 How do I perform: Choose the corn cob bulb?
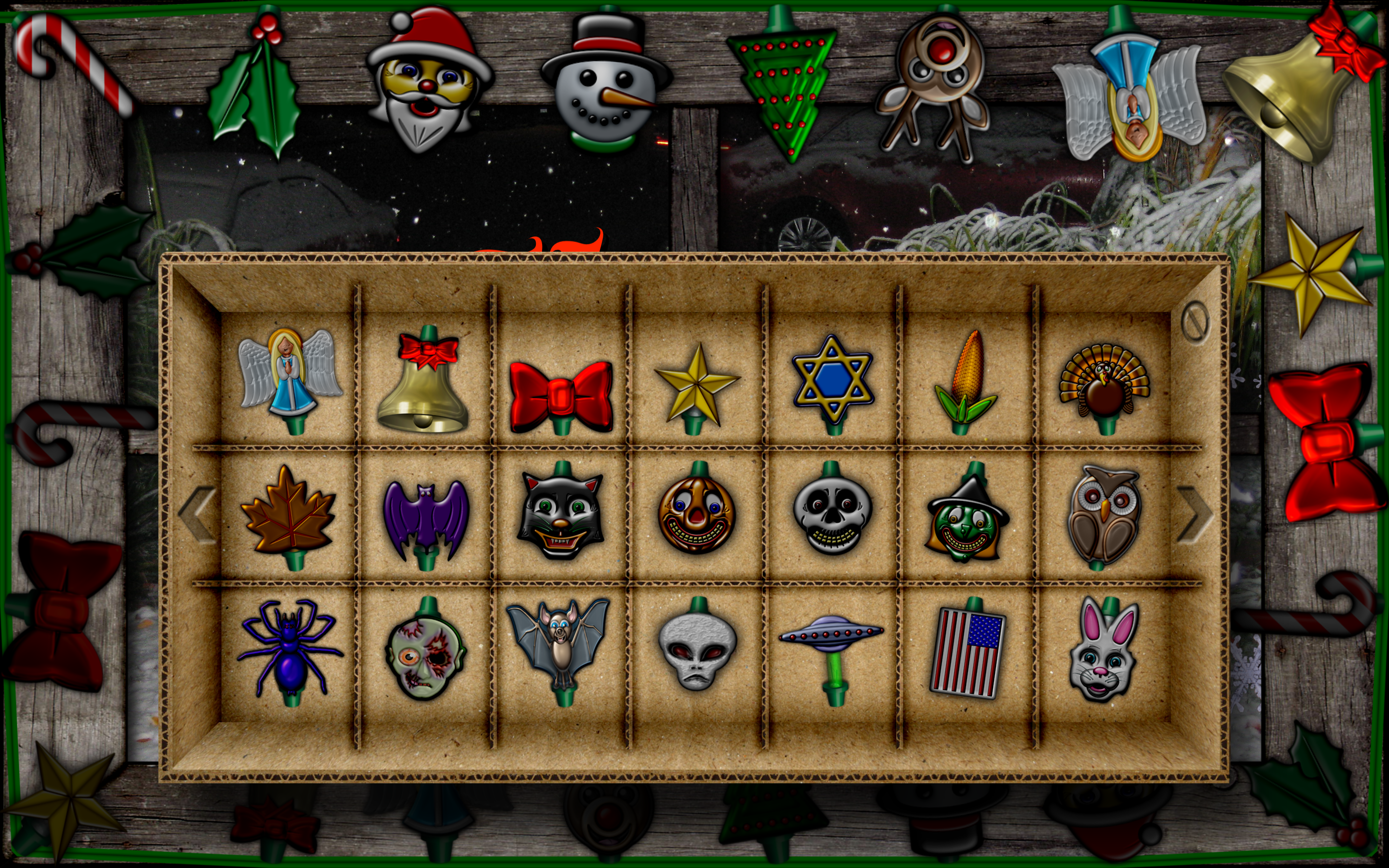pos(966,379)
